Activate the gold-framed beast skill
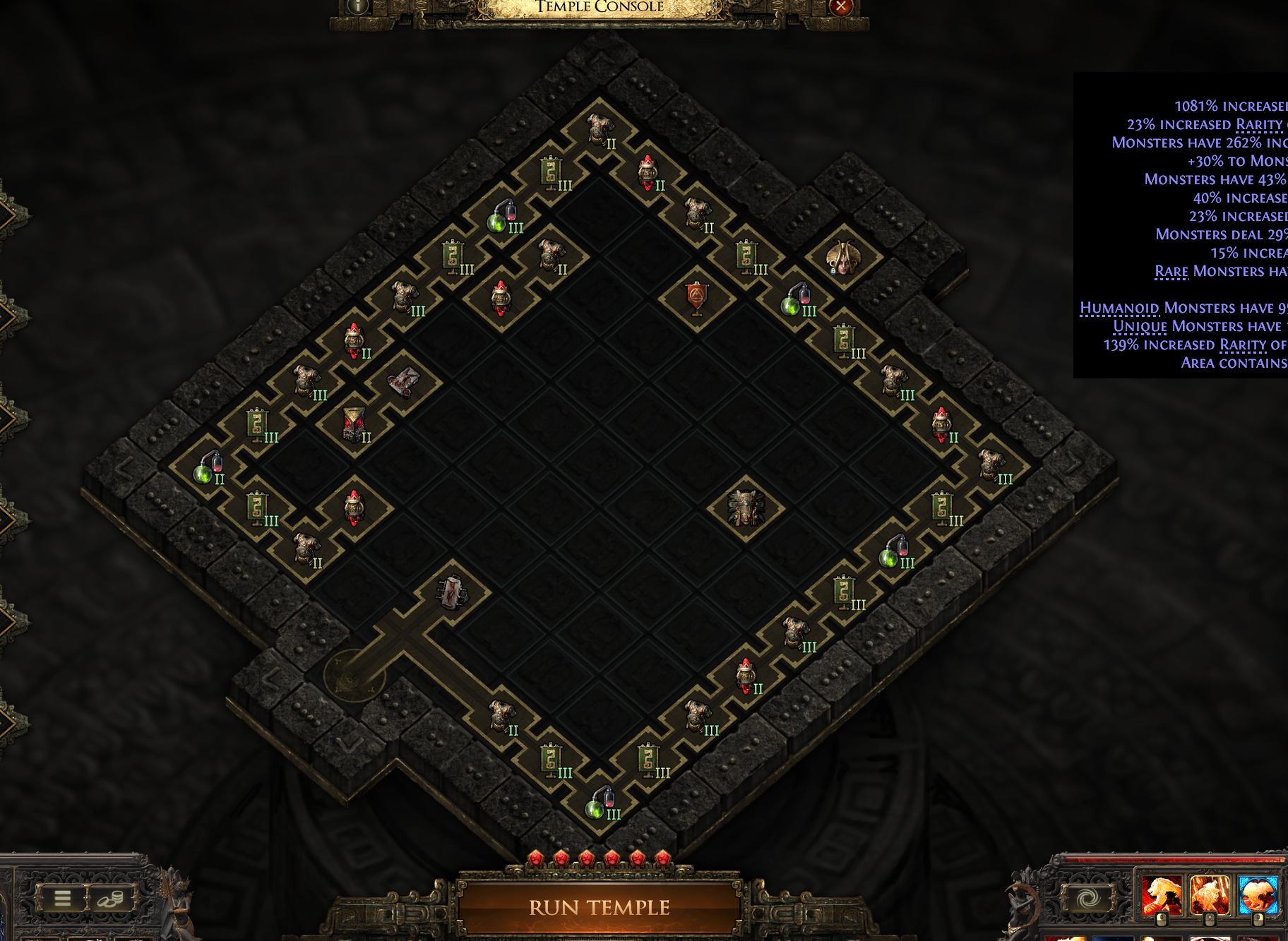Viewport: 1288px width, 941px height. [x=1209, y=894]
